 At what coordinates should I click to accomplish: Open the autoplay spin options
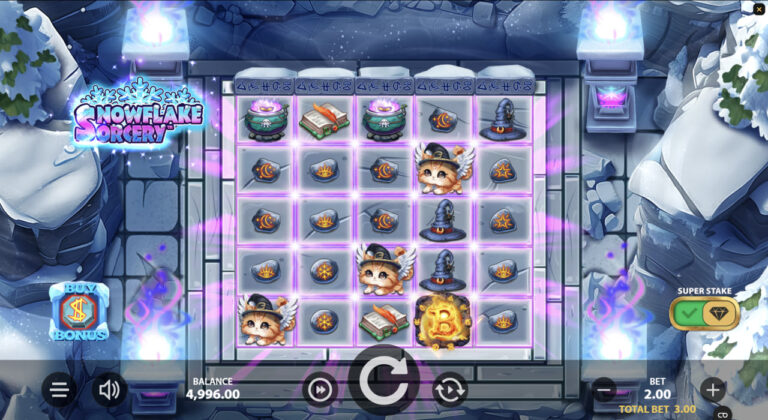448,388
